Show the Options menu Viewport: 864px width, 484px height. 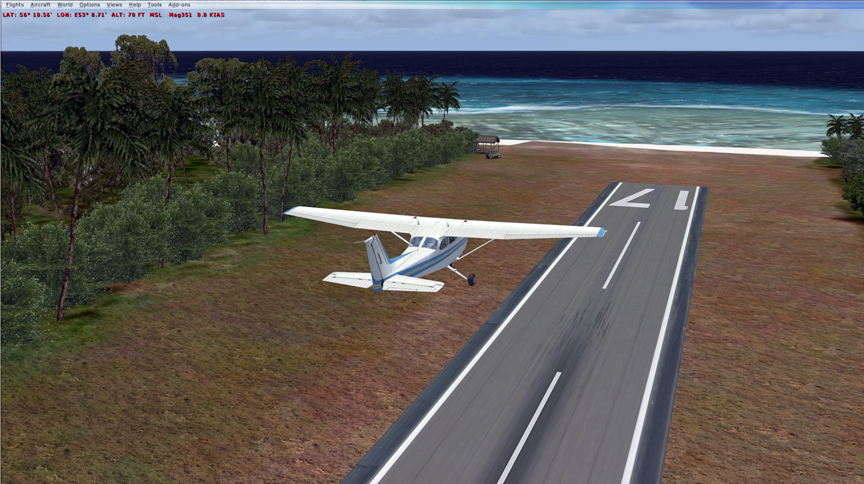click(x=89, y=4)
